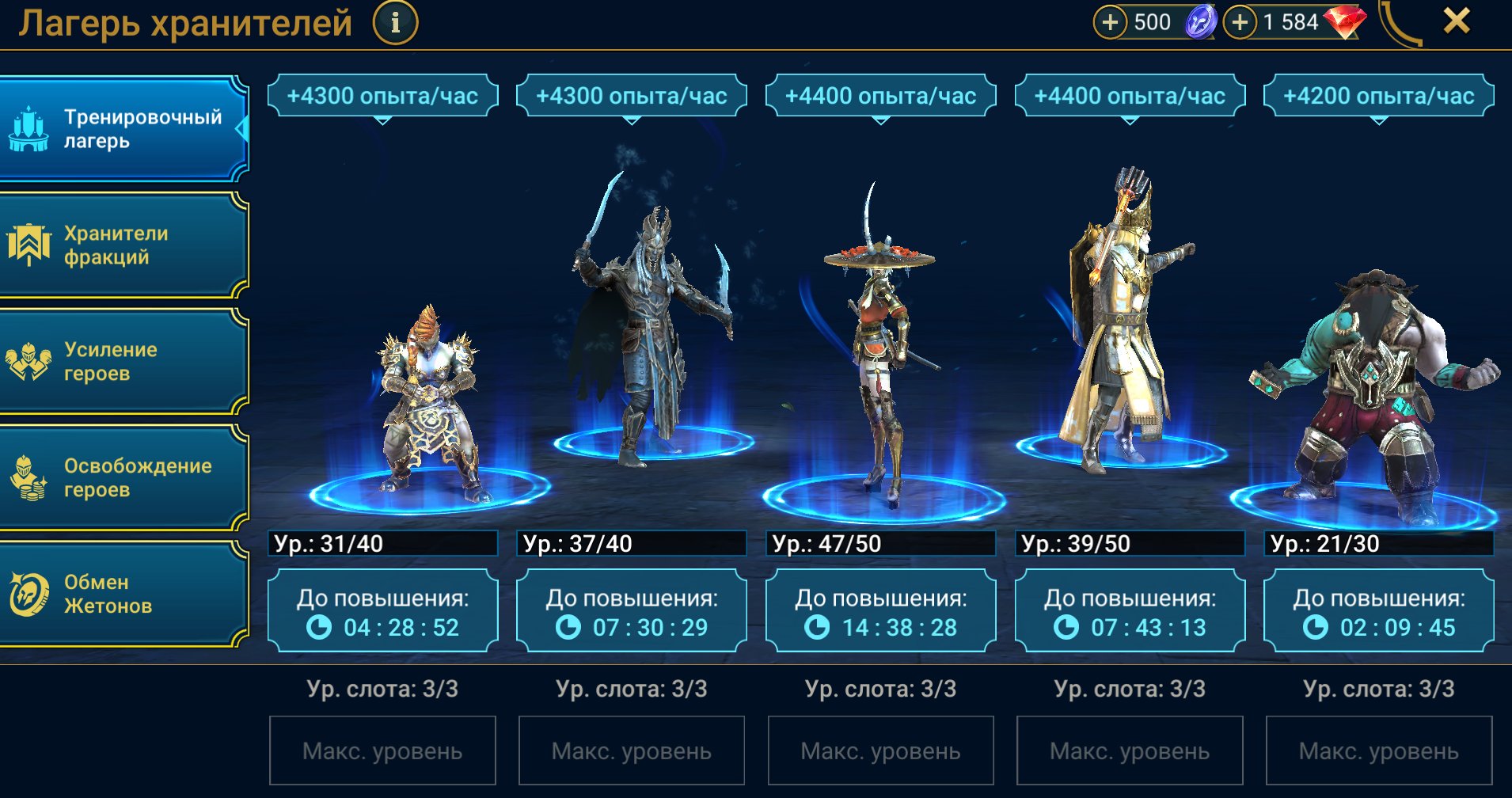Switch to the Хранители фракций tab
This screenshot has height=798, width=1512.
pyautogui.click(x=123, y=245)
